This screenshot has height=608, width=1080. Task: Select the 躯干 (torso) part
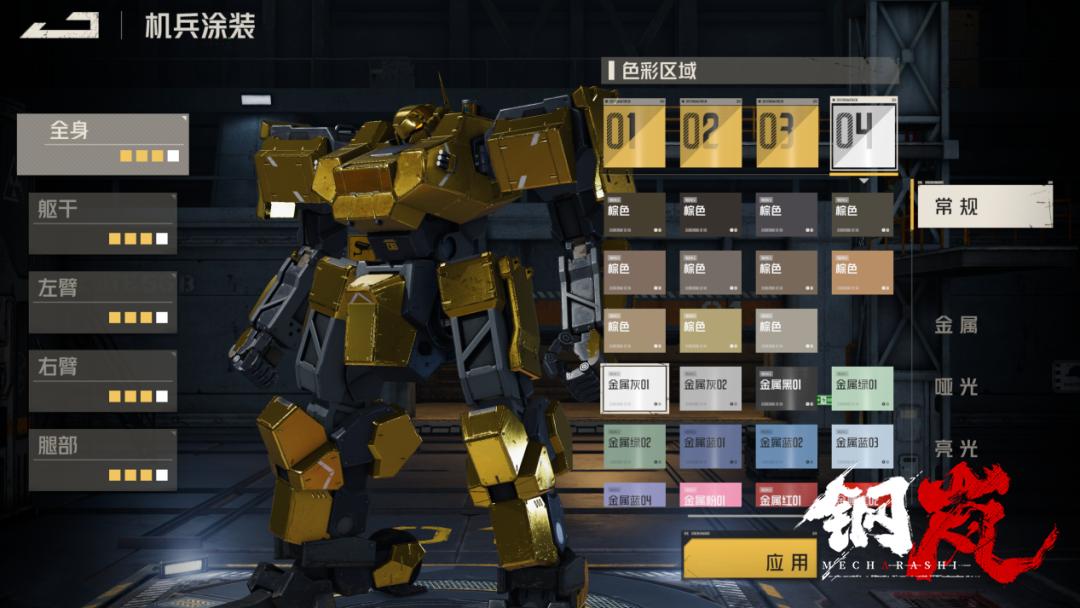(102, 223)
